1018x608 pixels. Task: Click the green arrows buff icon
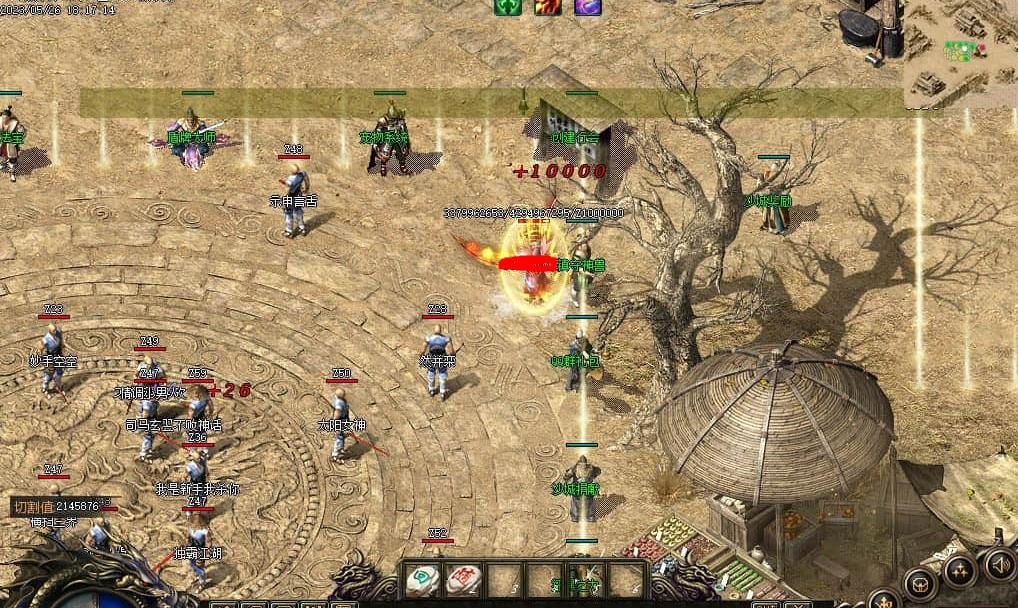point(508,7)
